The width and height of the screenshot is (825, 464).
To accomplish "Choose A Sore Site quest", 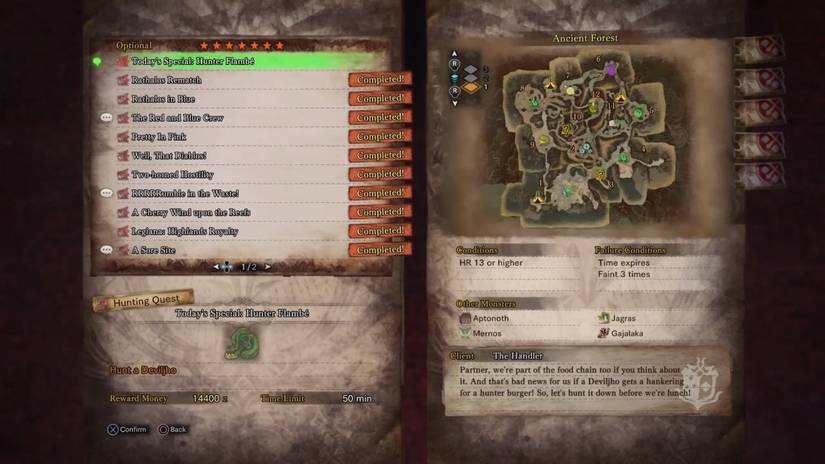I will [x=240, y=250].
